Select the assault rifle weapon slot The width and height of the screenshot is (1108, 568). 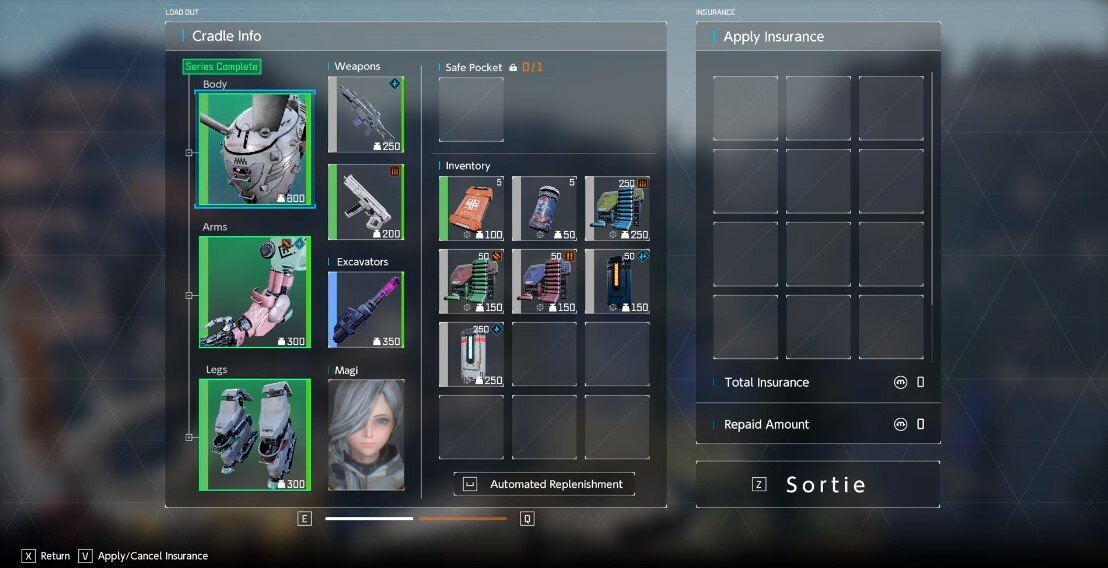[366, 115]
